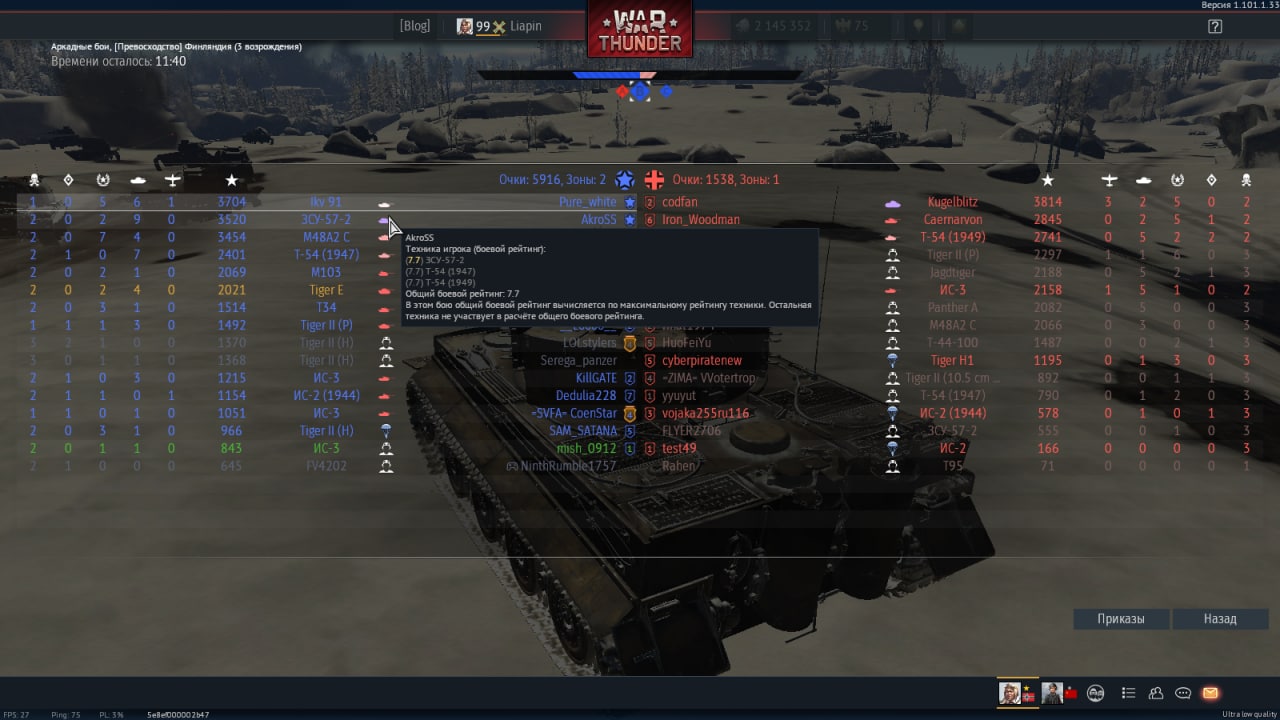Open the orange mail envelope icon

coord(1210,693)
